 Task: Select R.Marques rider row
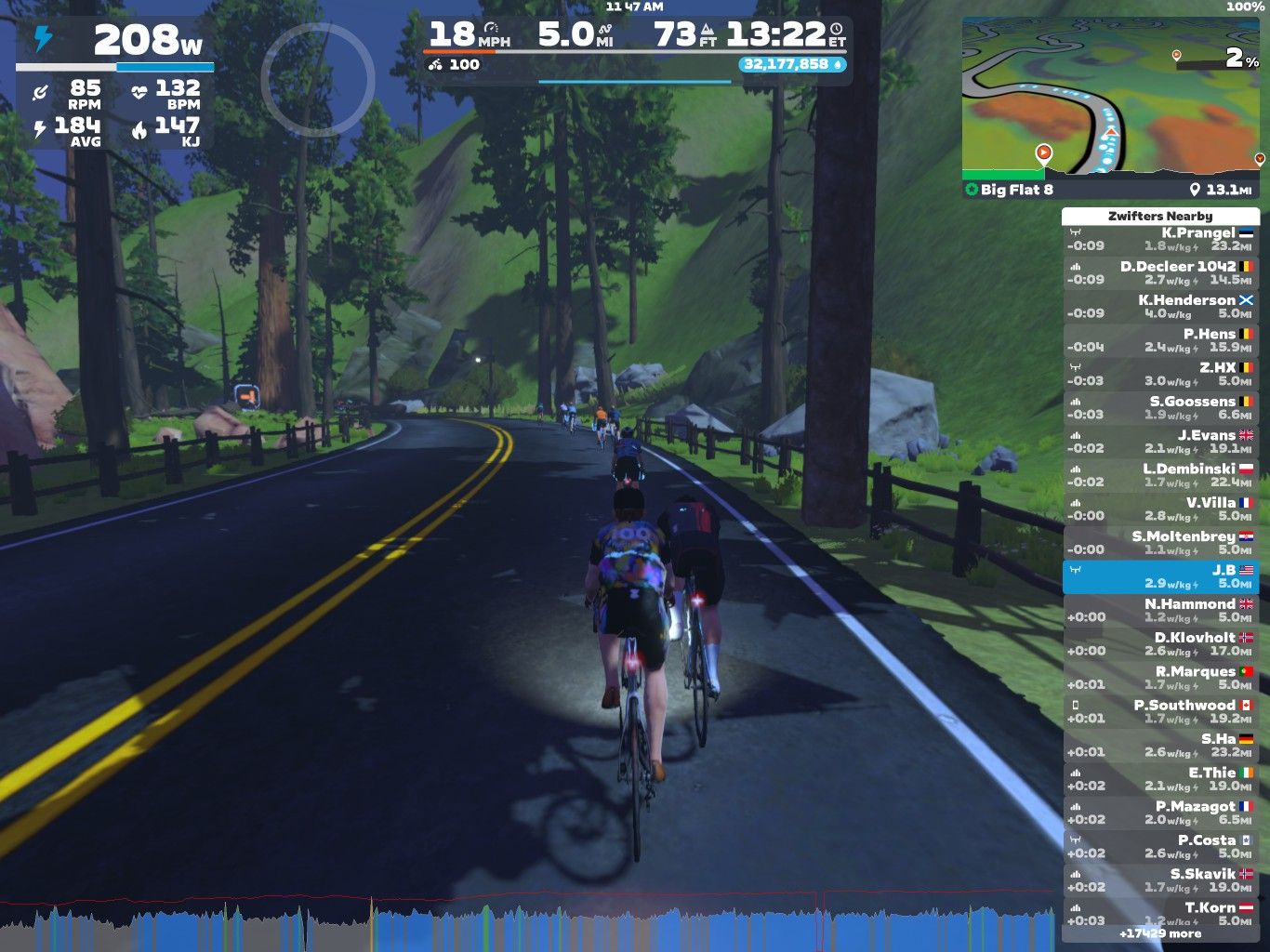tap(1160, 678)
